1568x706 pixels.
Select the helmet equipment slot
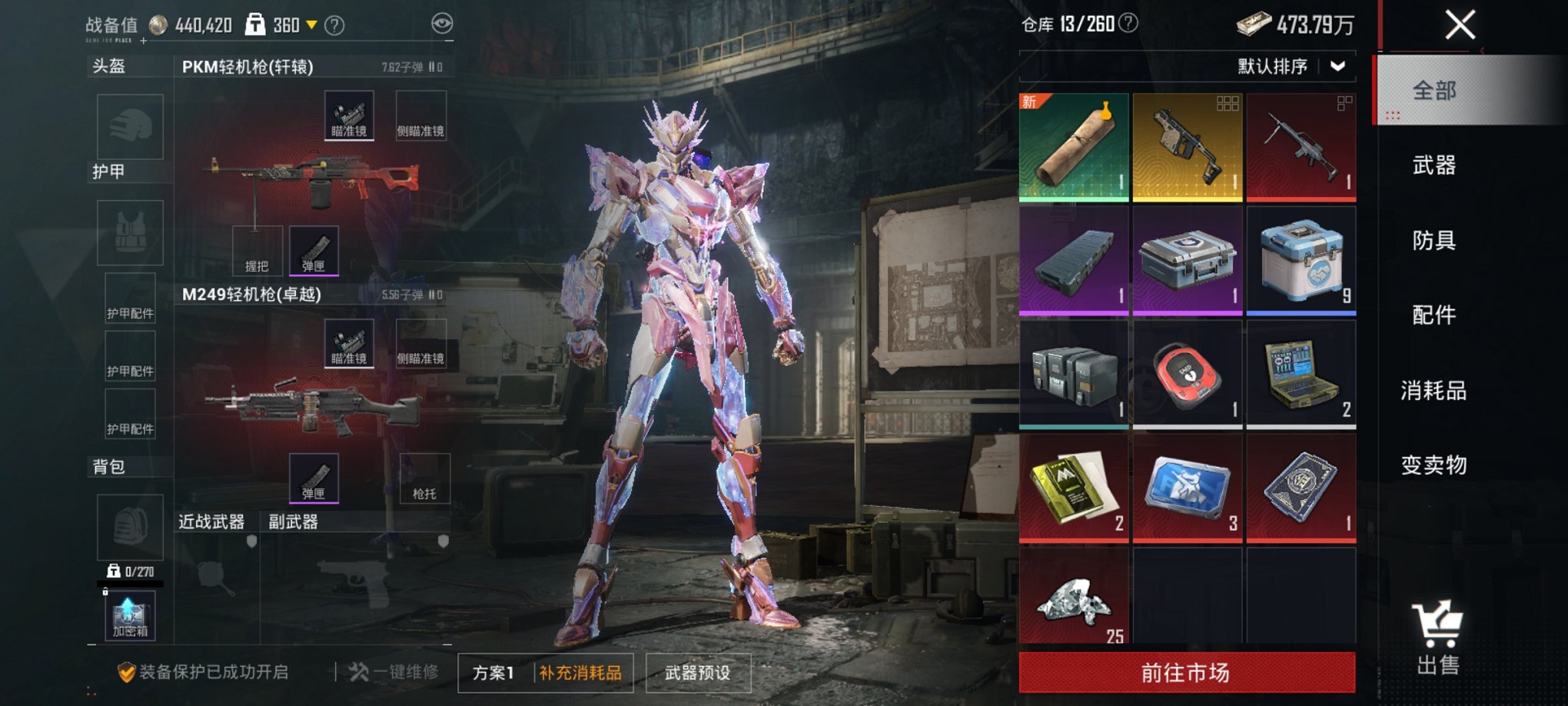pyautogui.click(x=128, y=128)
